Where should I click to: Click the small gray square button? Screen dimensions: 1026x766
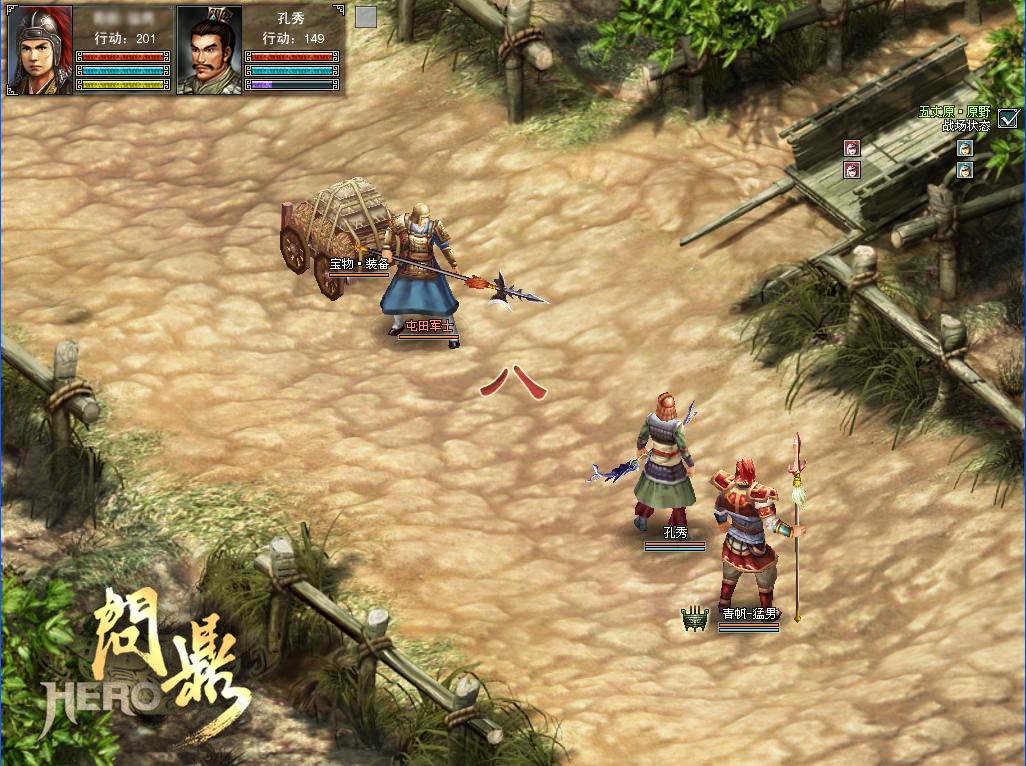click(366, 17)
